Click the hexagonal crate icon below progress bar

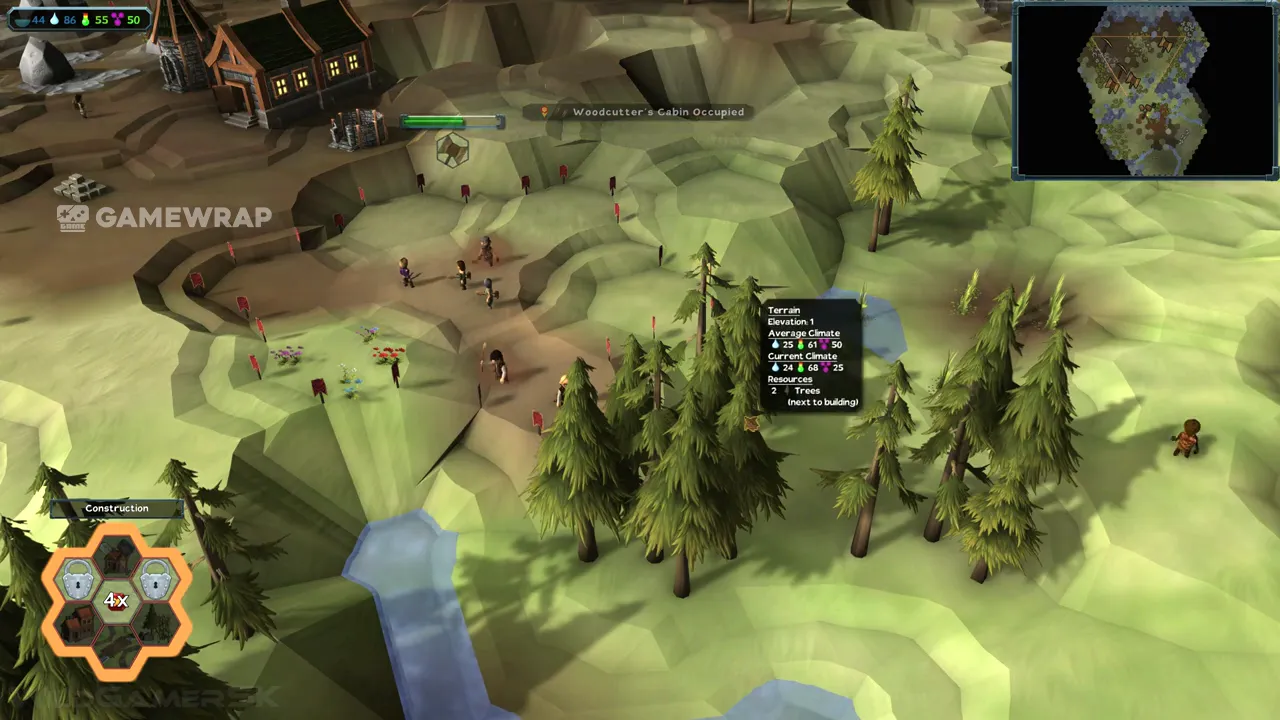tap(452, 150)
